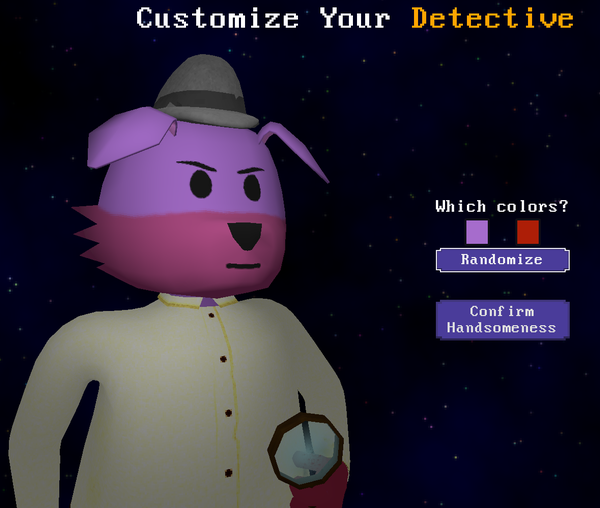Click the Randomize button
This screenshot has height=508, width=600.
coord(502,260)
